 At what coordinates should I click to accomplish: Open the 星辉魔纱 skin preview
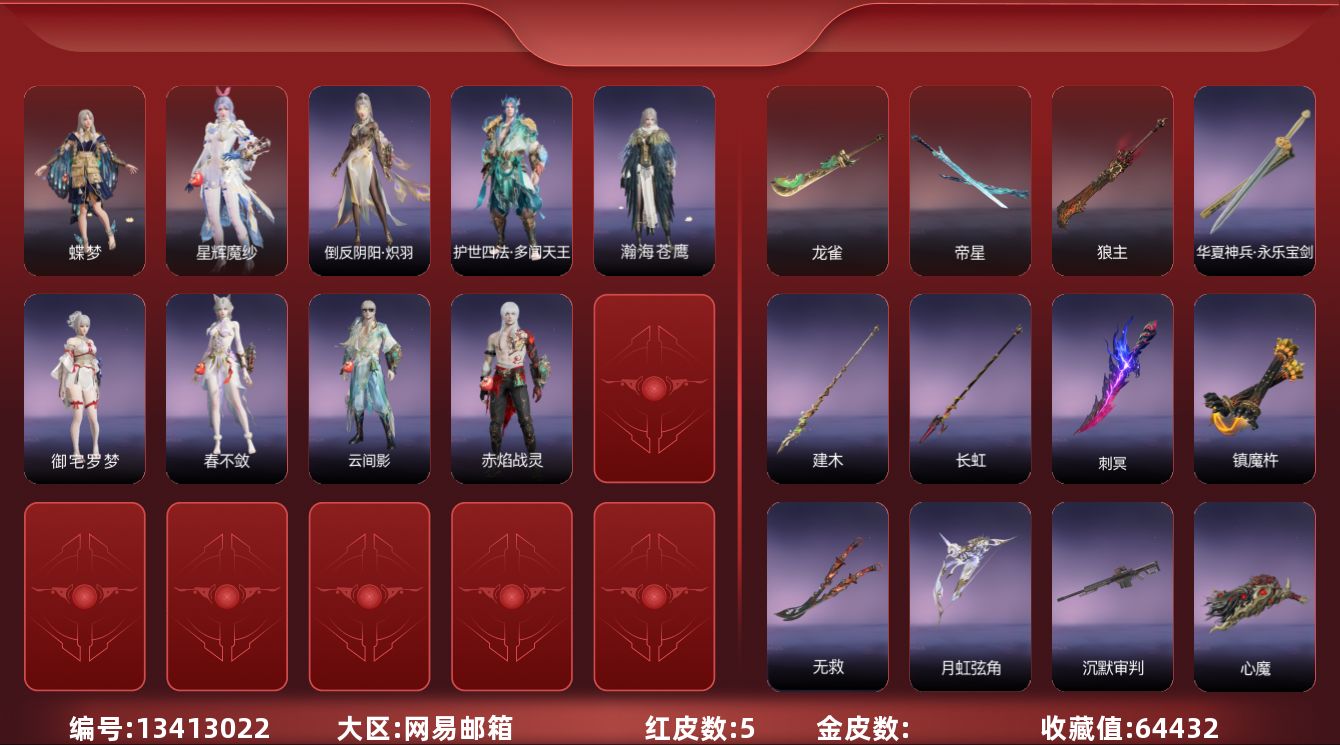pos(227,178)
